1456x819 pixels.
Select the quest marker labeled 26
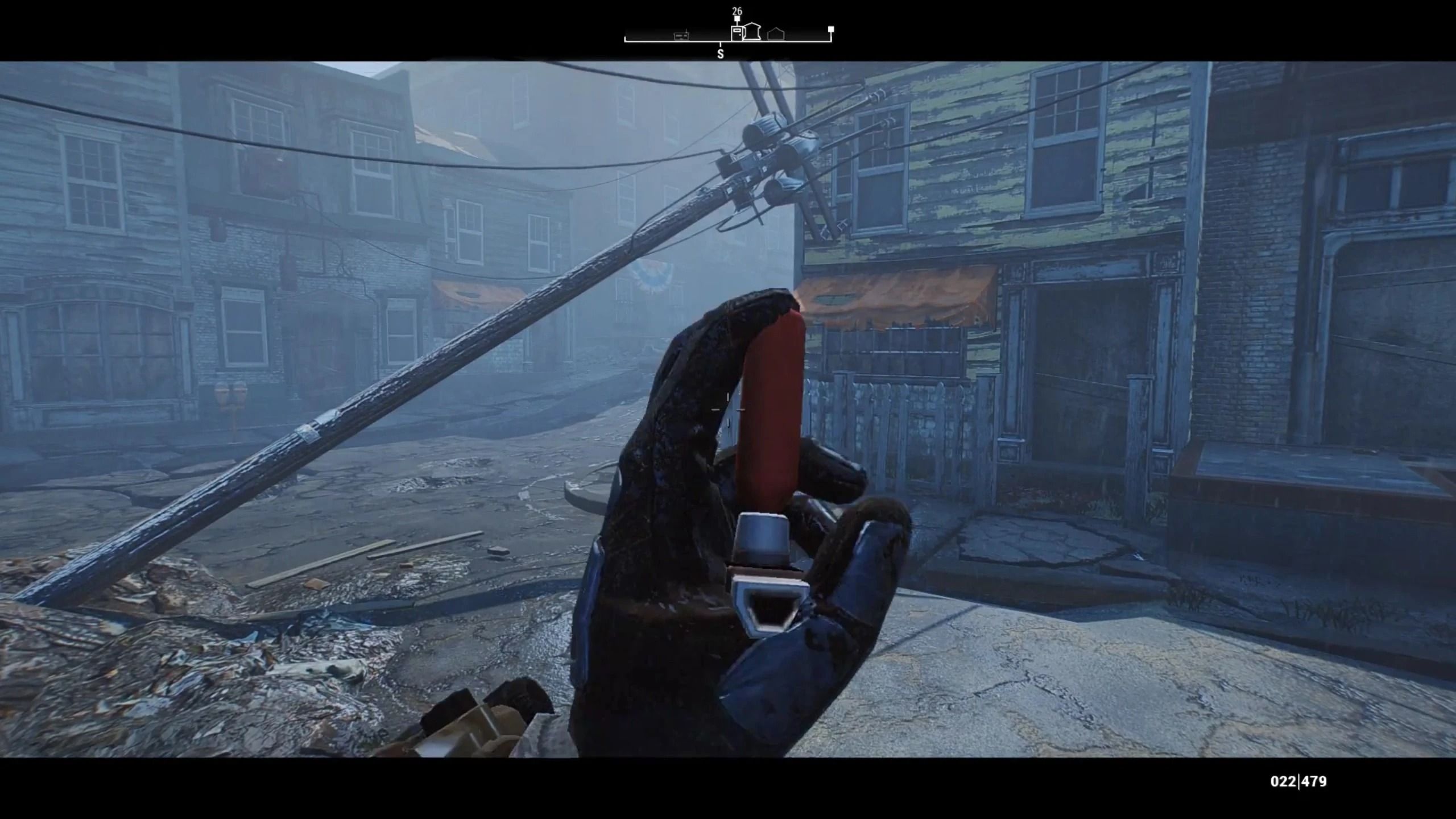(x=737, y=11)
